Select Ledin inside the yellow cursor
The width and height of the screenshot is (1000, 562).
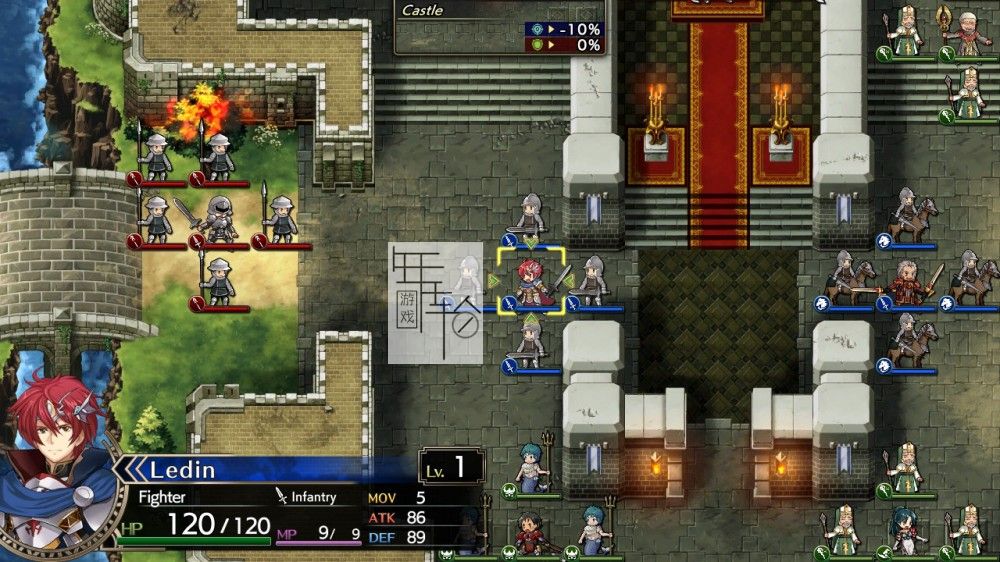[x=530, y=282]
